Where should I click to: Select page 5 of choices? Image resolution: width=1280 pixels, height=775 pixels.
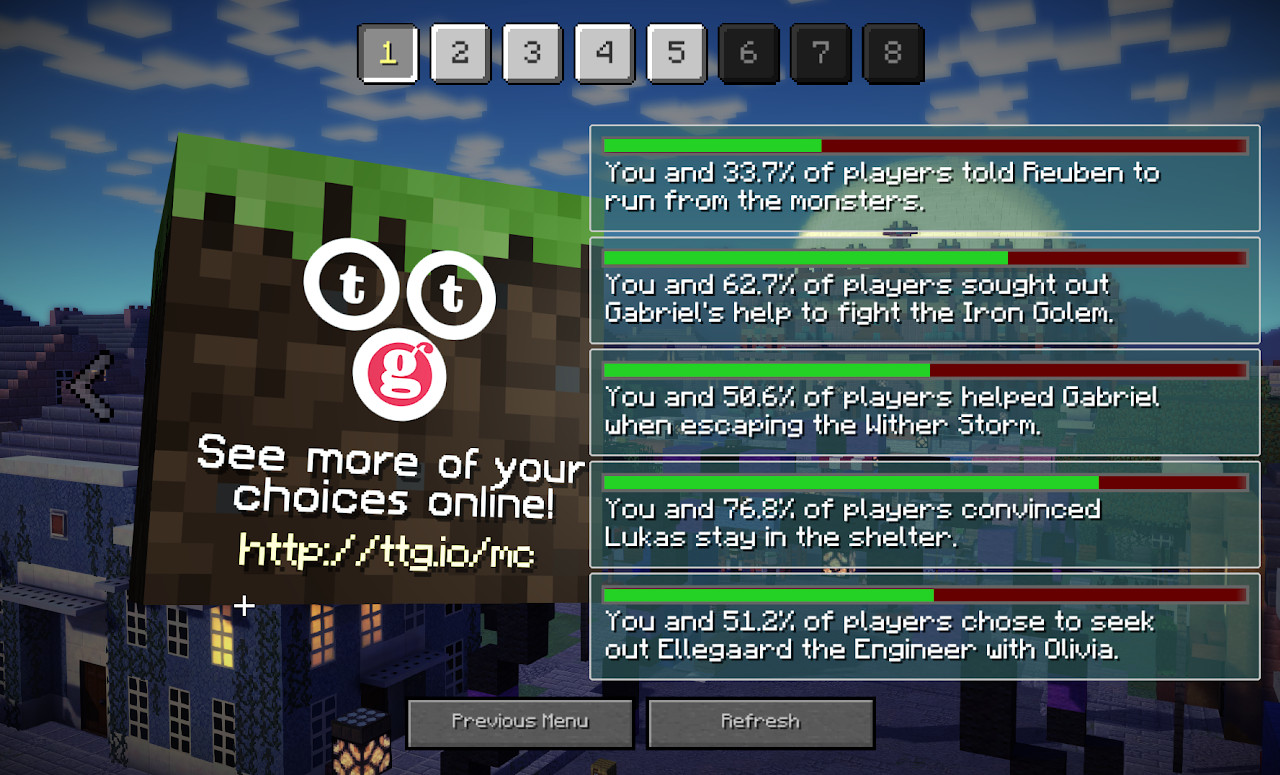click(x=676, y=53)
